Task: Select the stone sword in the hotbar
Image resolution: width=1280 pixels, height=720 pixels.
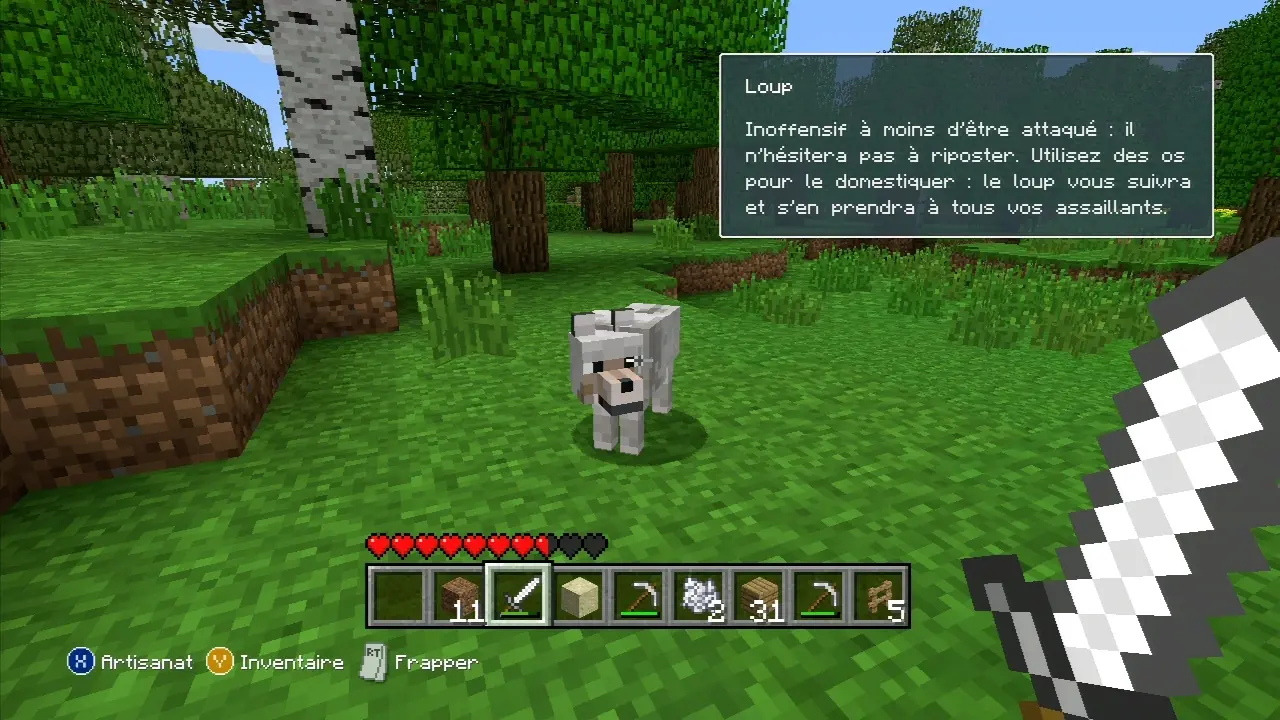Action: click(x=518, y=595)
